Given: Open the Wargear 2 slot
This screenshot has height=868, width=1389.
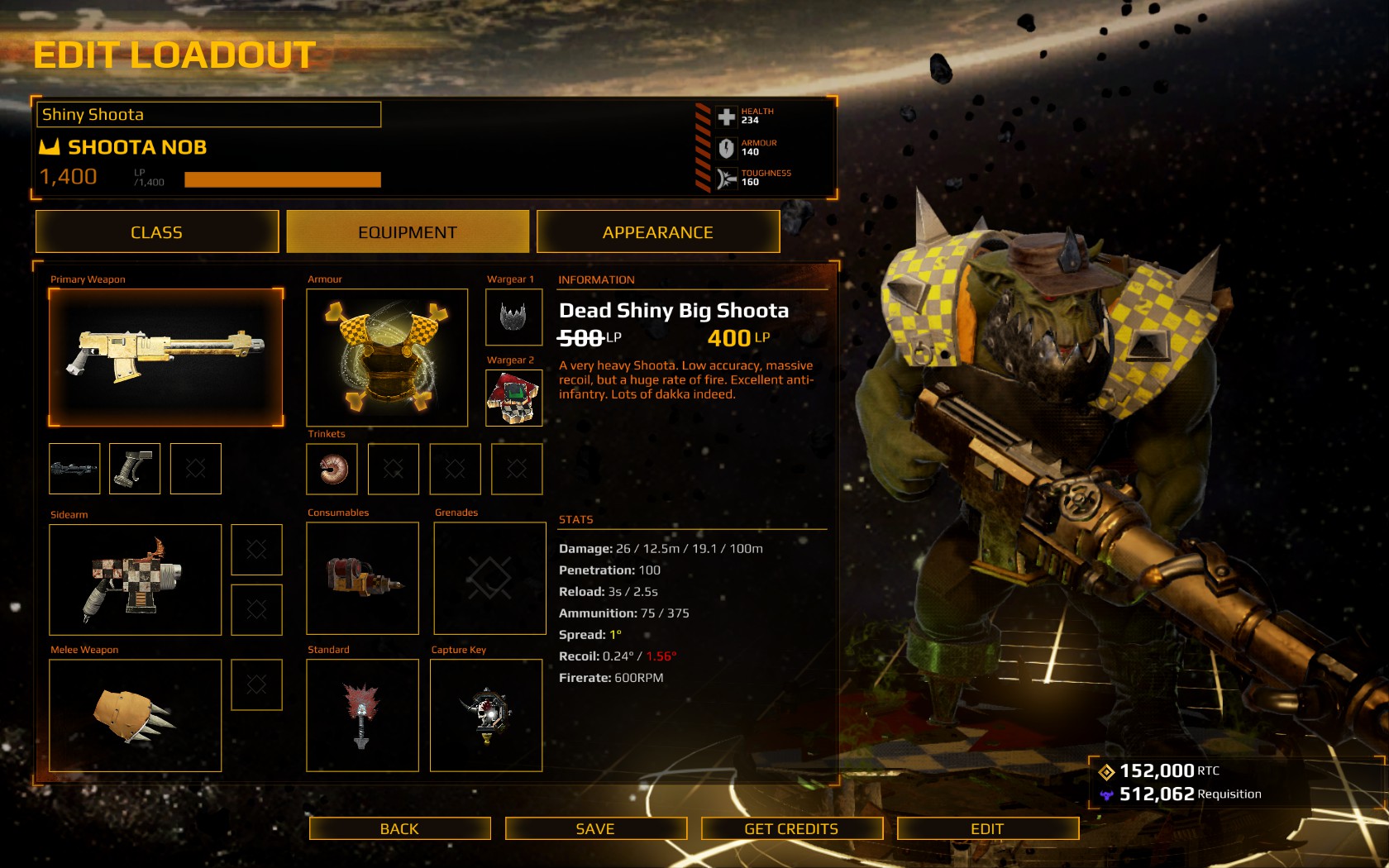Looking at the screenshot, I should [513, 398].
